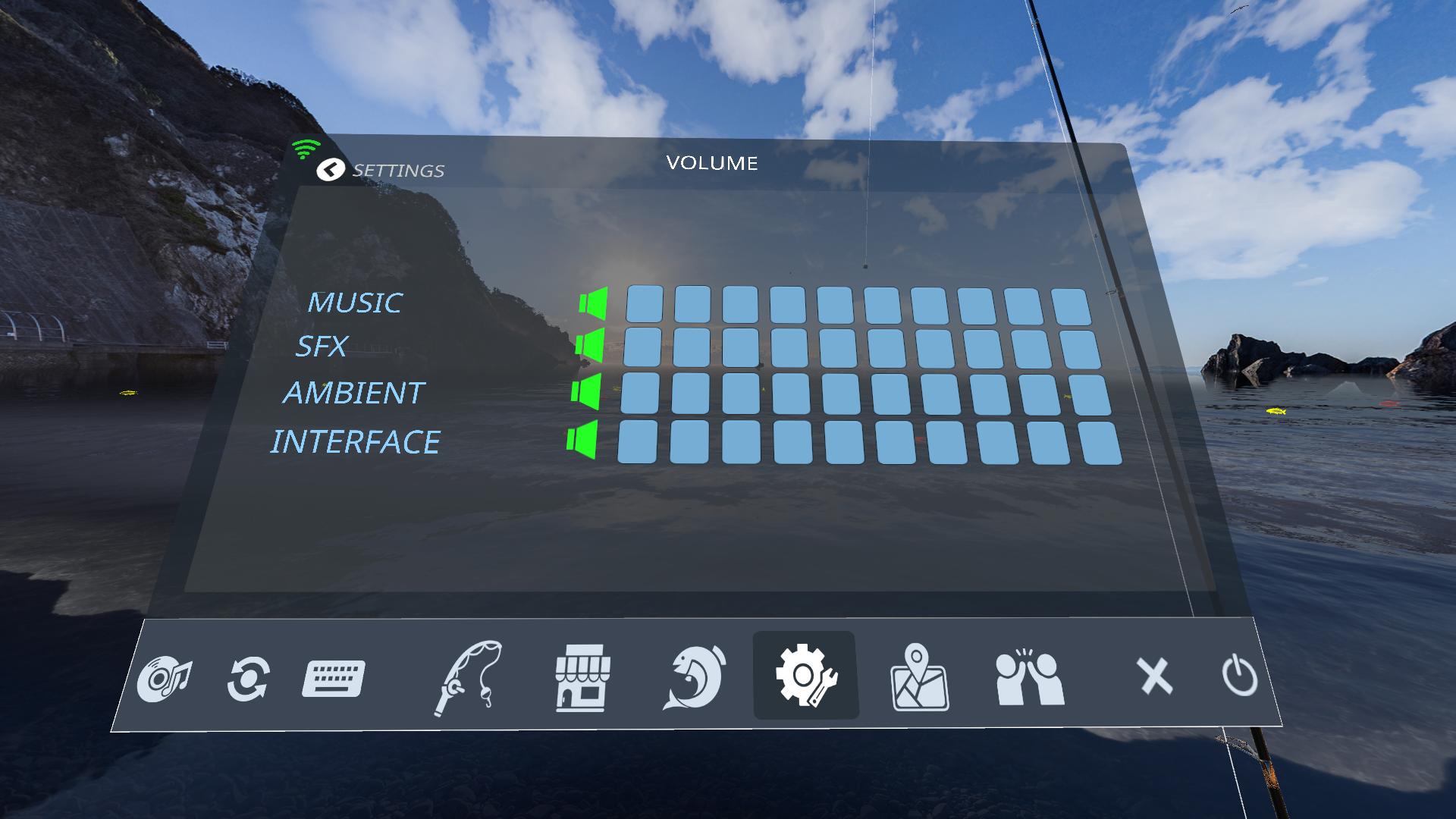Image resolution: width=1456 pixels, height=819 pixels.
Task: Select the gear and wrench settings icon
Action: (805, 676)
